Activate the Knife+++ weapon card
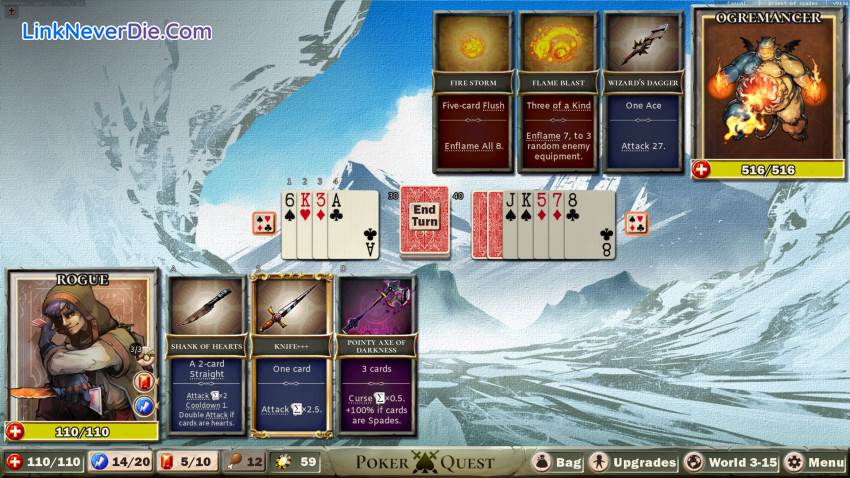This screenshot has width=850, height=478. tap(291, 355)
